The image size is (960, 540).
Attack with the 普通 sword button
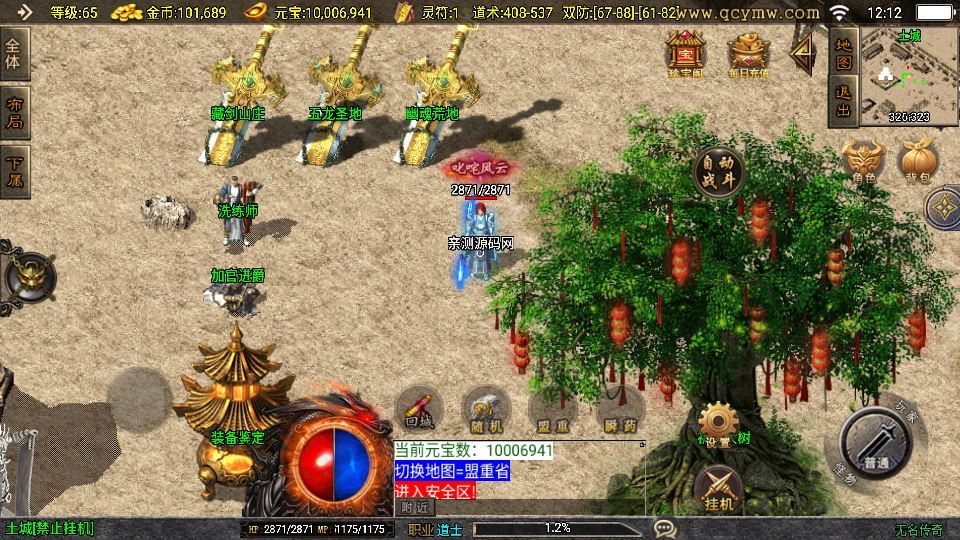click(876, 445)
